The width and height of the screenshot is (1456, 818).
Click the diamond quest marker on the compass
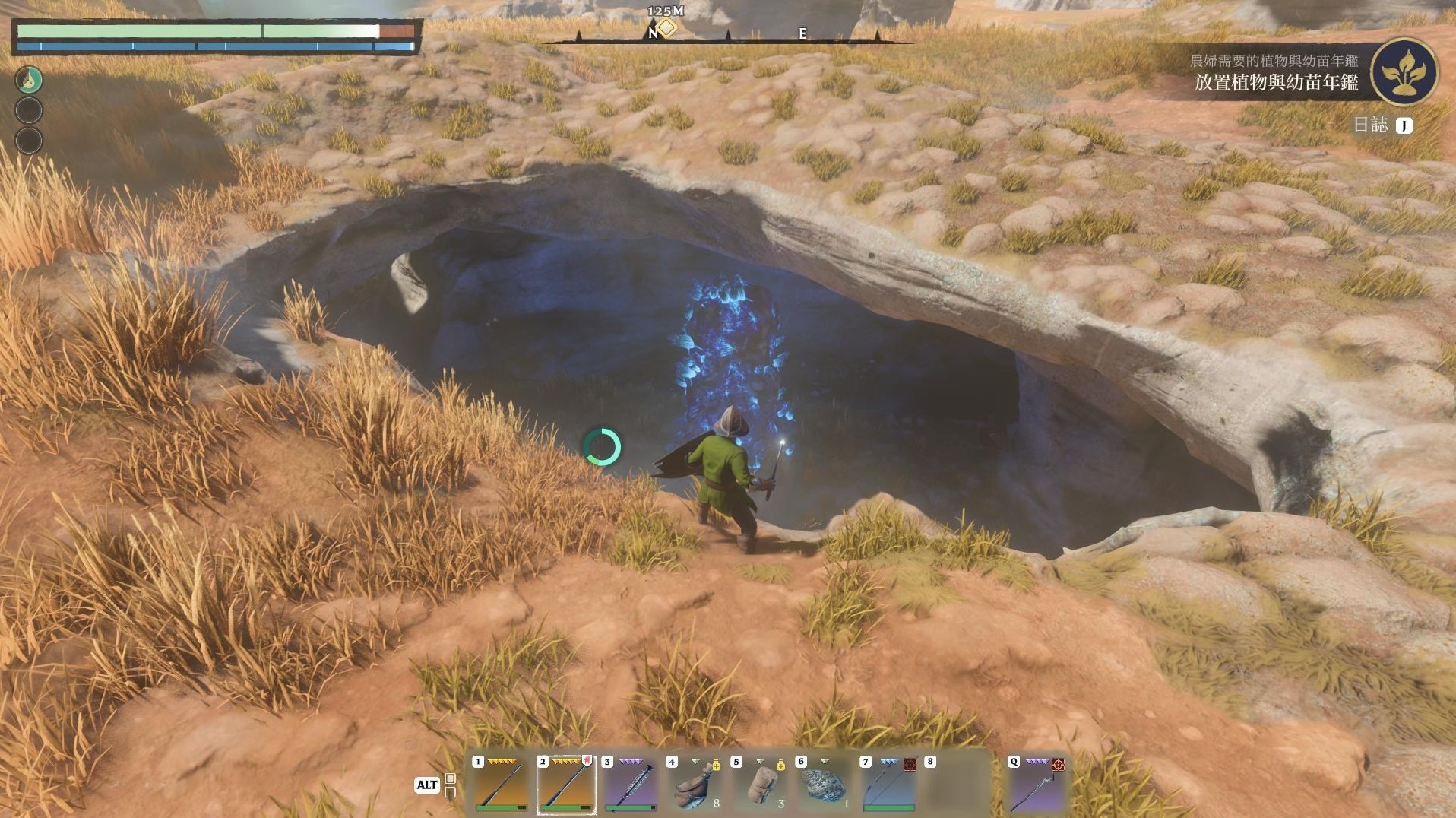click(x=666, y=28)
